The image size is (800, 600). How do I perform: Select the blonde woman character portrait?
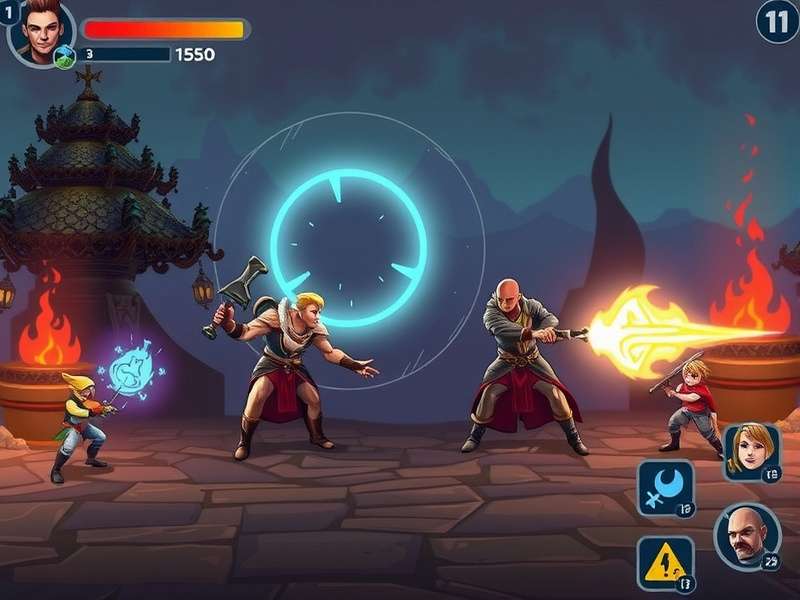tap(751, 452)
